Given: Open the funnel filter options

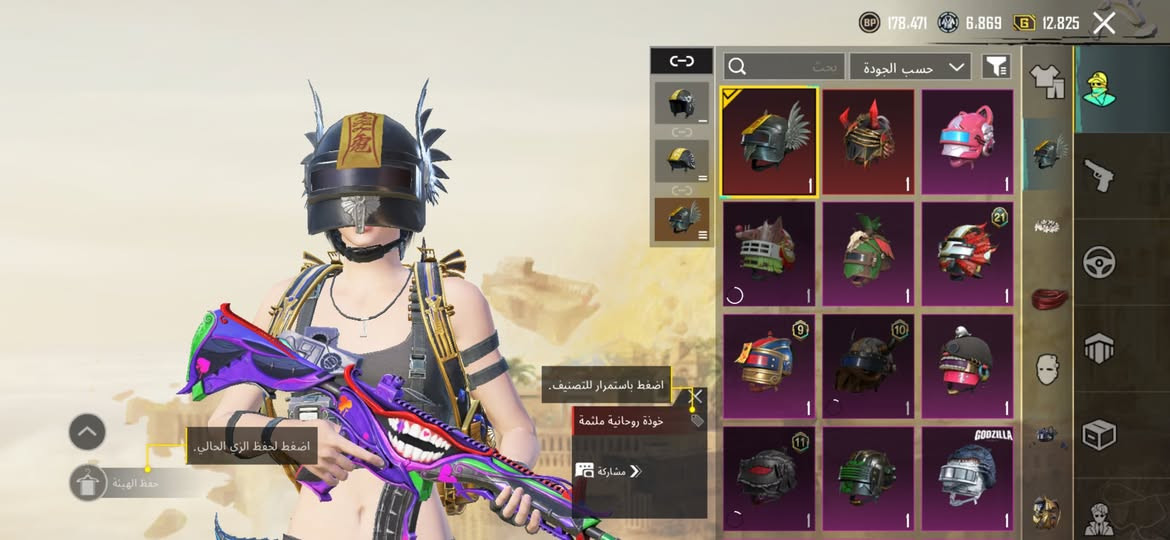Looking at the screenshot, I should pyautogui.click(x=996, y=67).
